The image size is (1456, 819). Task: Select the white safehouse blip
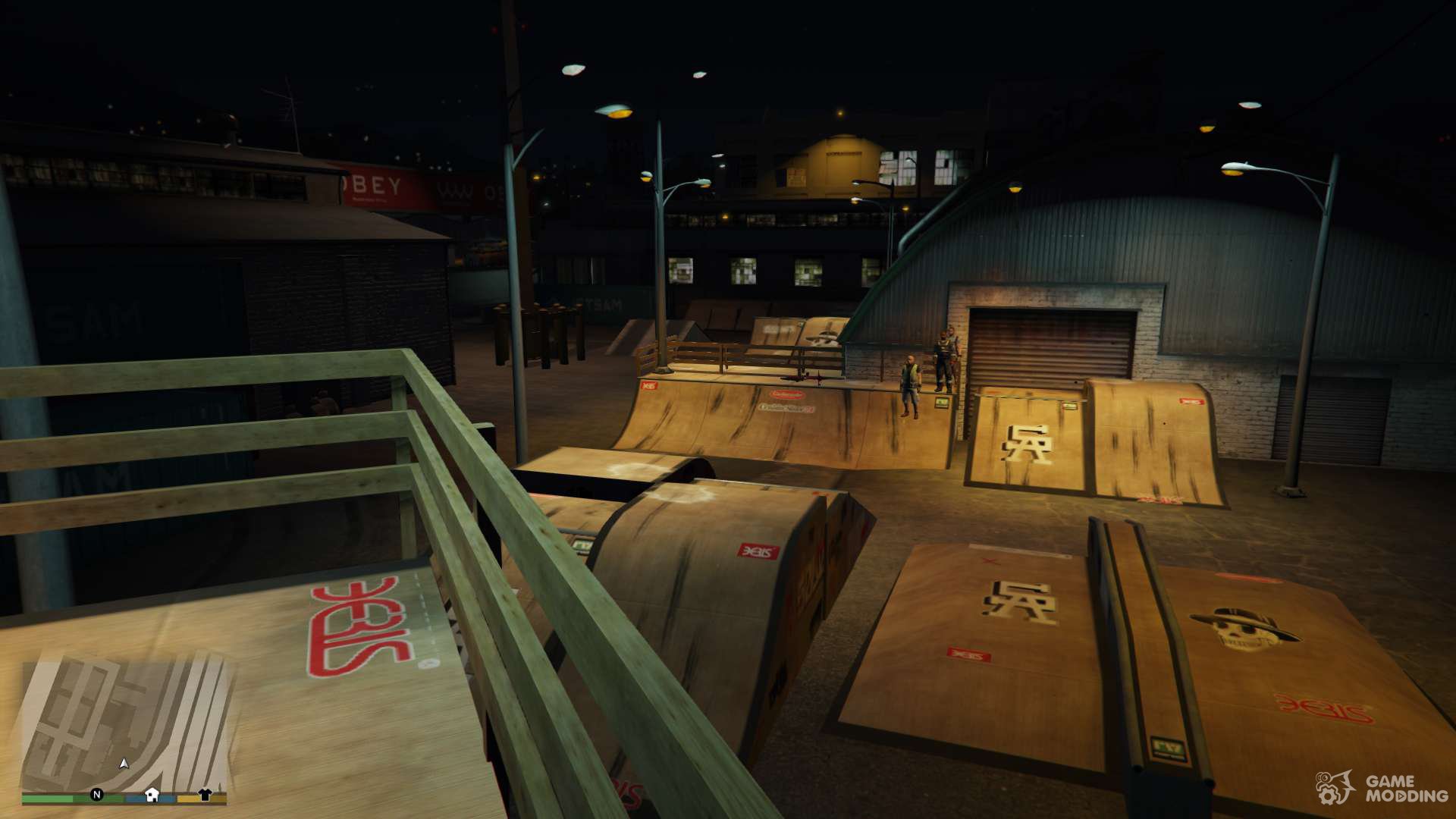[x=152, y=794]
